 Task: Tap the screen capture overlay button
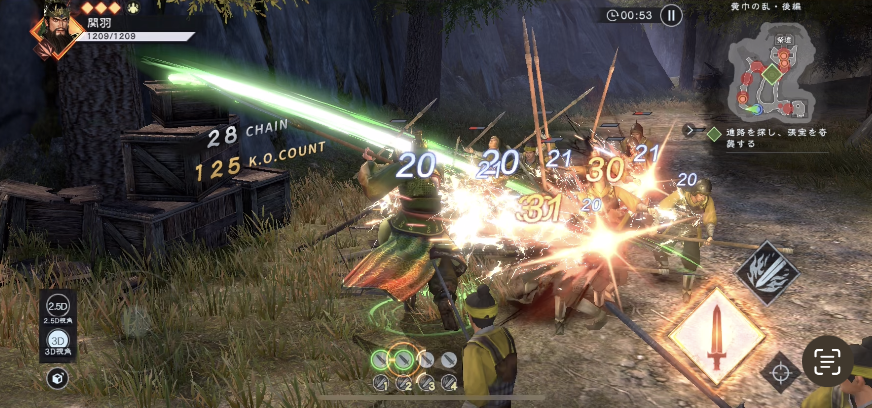(x=826, y=361)
